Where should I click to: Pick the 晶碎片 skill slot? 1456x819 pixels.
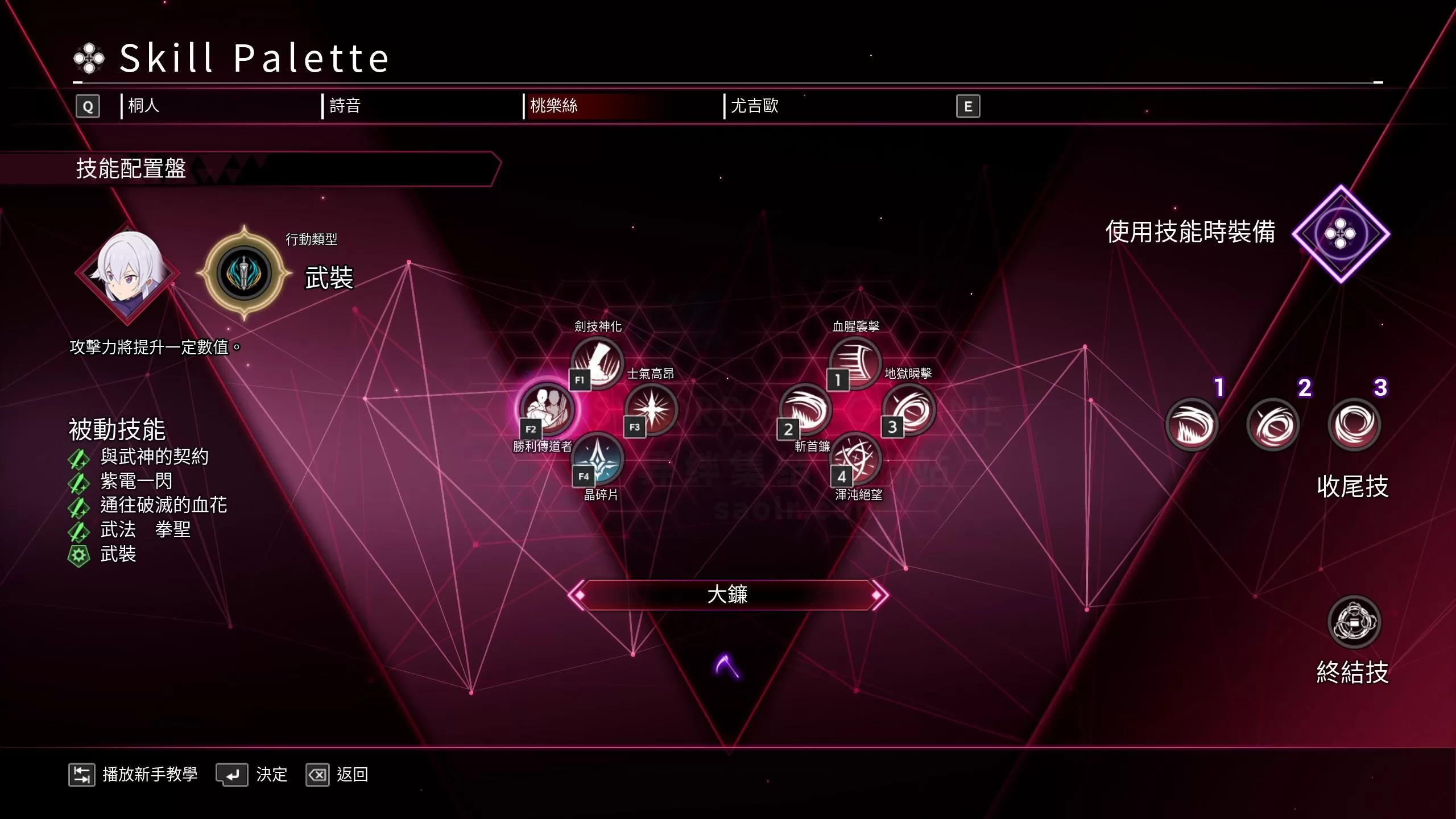point(598,458)
